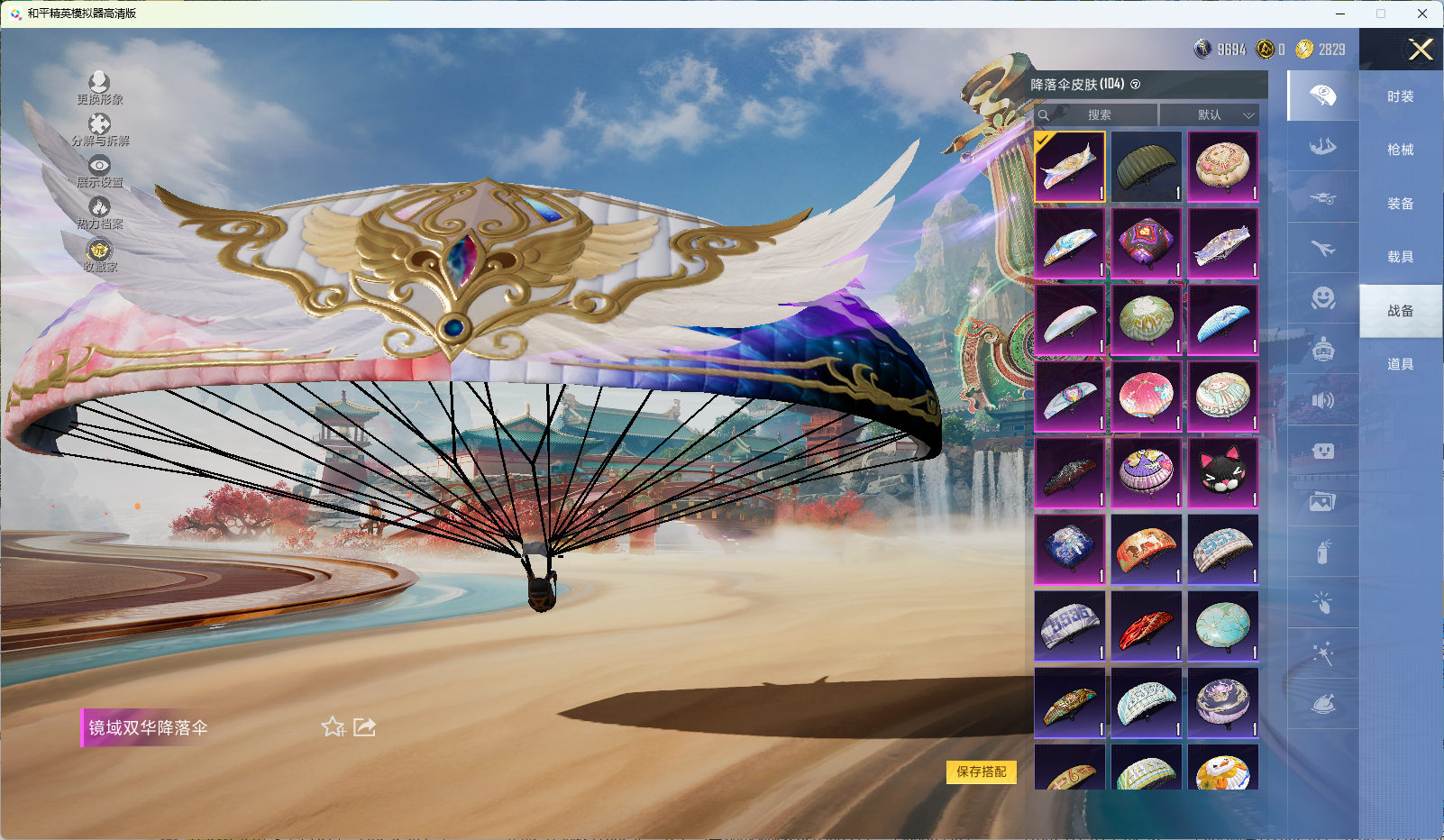Close the inventory screen with the X
Viewport: 1444px width, 840px height.
point(1421,50)
